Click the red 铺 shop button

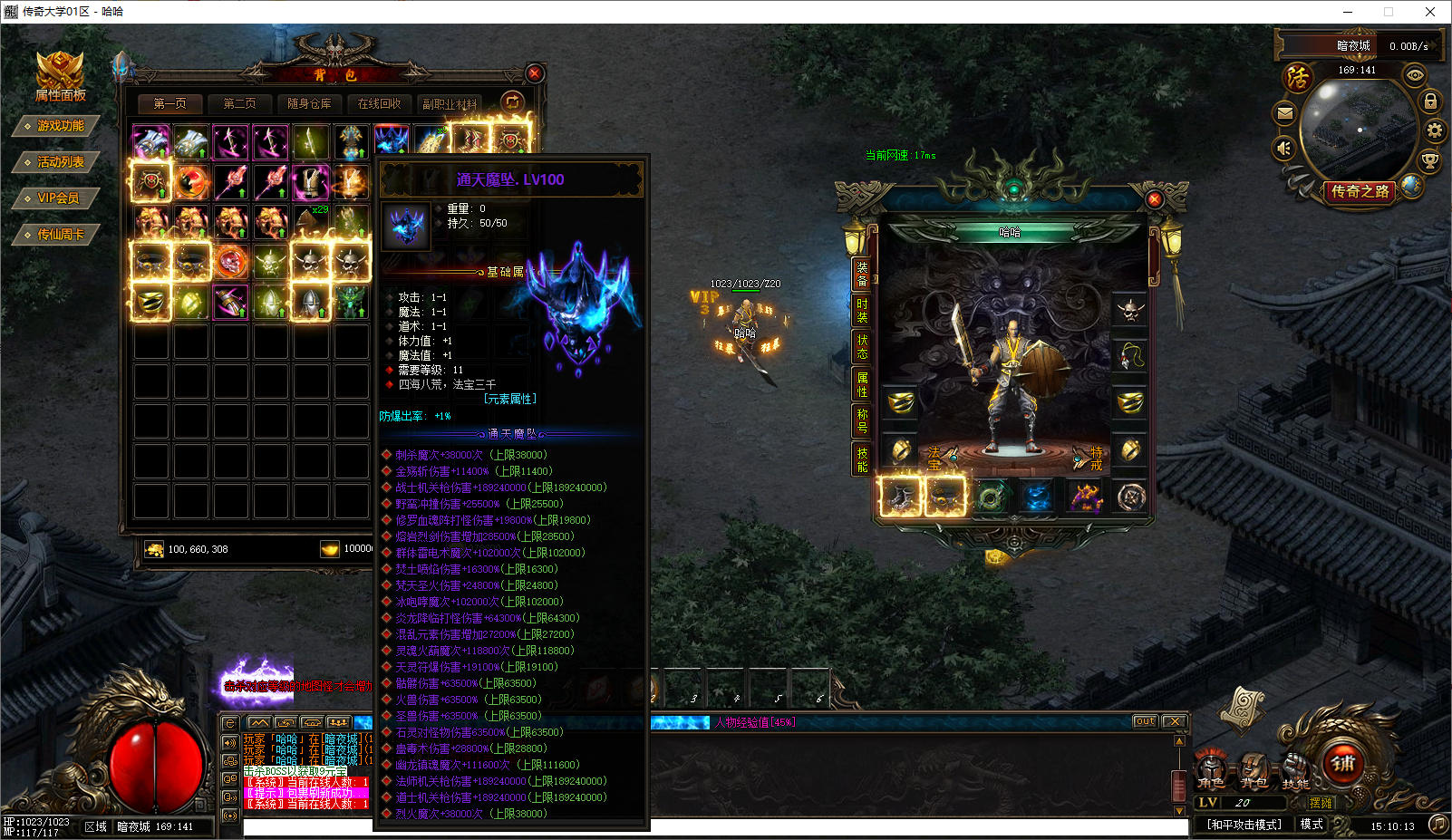coord(1344,764)
